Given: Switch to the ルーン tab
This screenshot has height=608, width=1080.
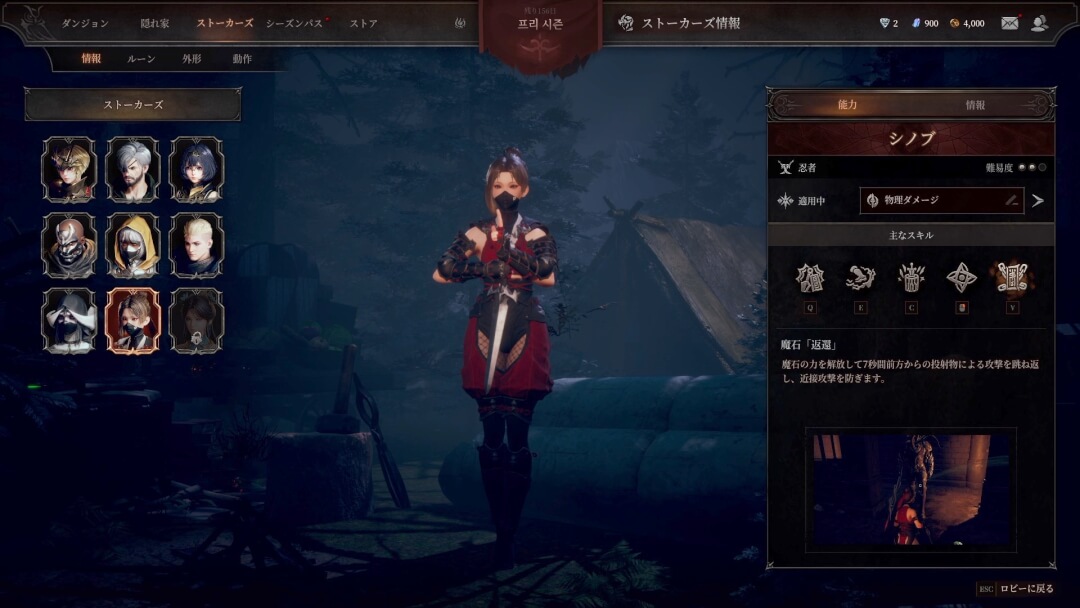Looking at the screenshot, I should (x=141, y=59).
